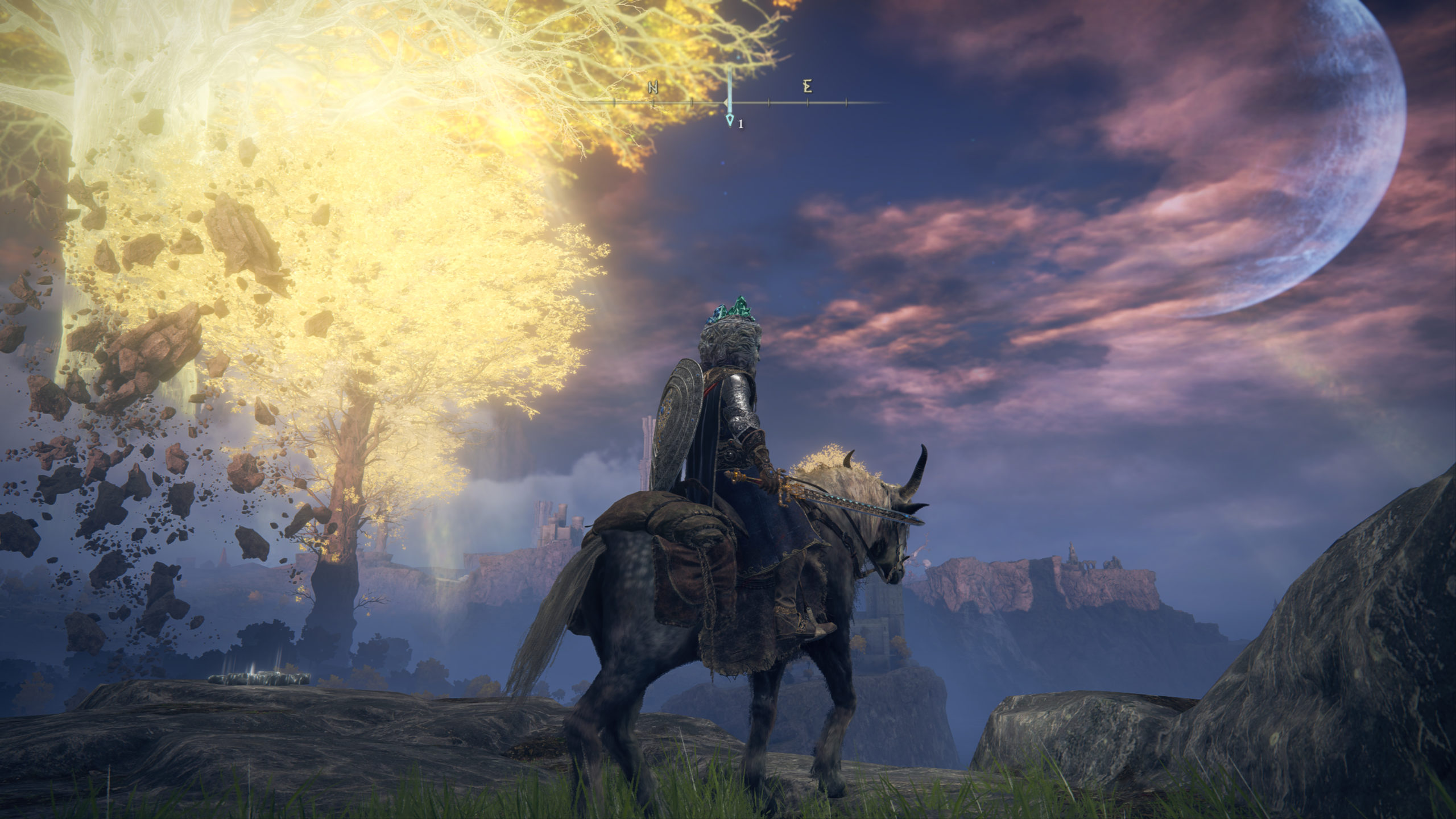Select the North letter on the compass

pos(653,88)
